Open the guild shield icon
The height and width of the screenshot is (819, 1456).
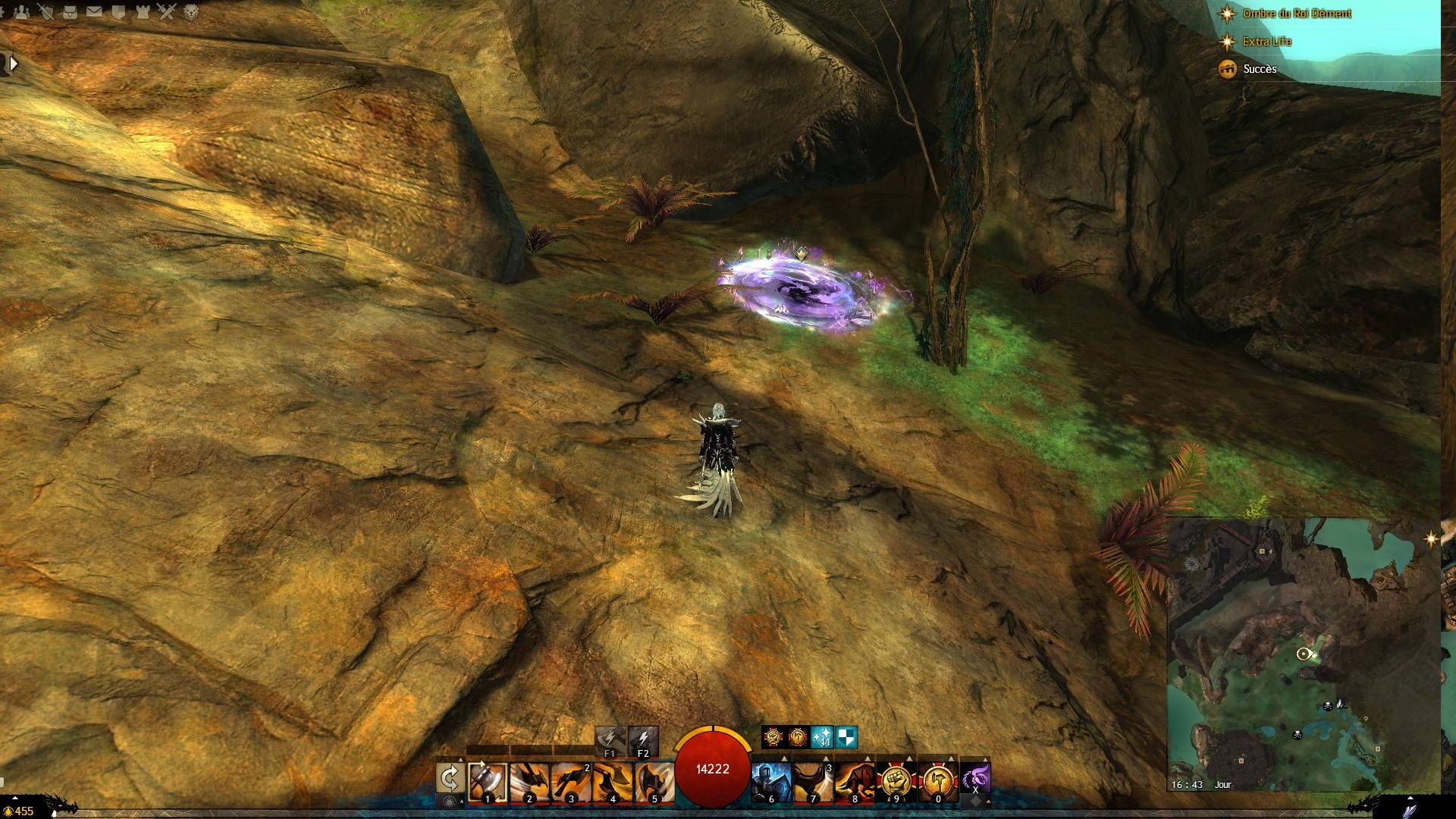118,11
